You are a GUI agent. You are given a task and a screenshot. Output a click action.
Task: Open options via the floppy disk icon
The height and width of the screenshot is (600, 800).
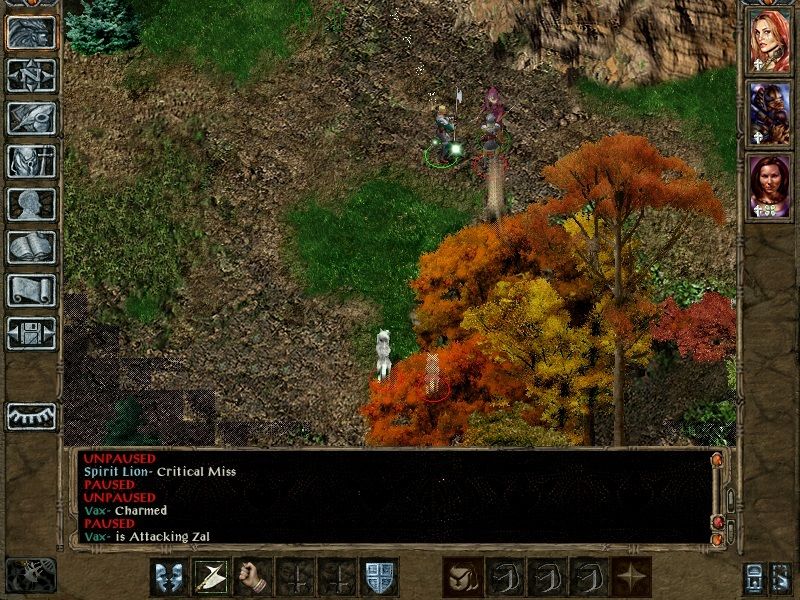click(31, 333)
